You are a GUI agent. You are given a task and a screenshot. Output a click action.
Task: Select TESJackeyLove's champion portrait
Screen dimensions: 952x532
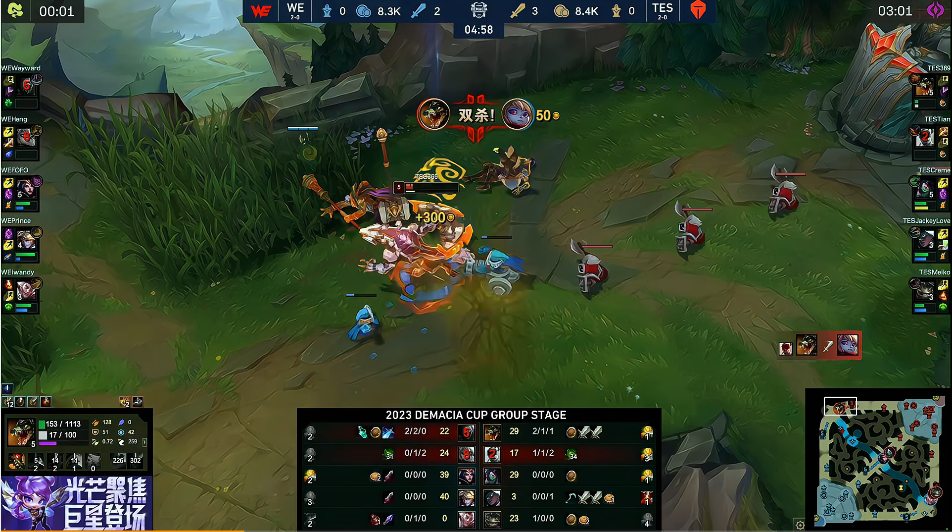(x=926, y=240)
